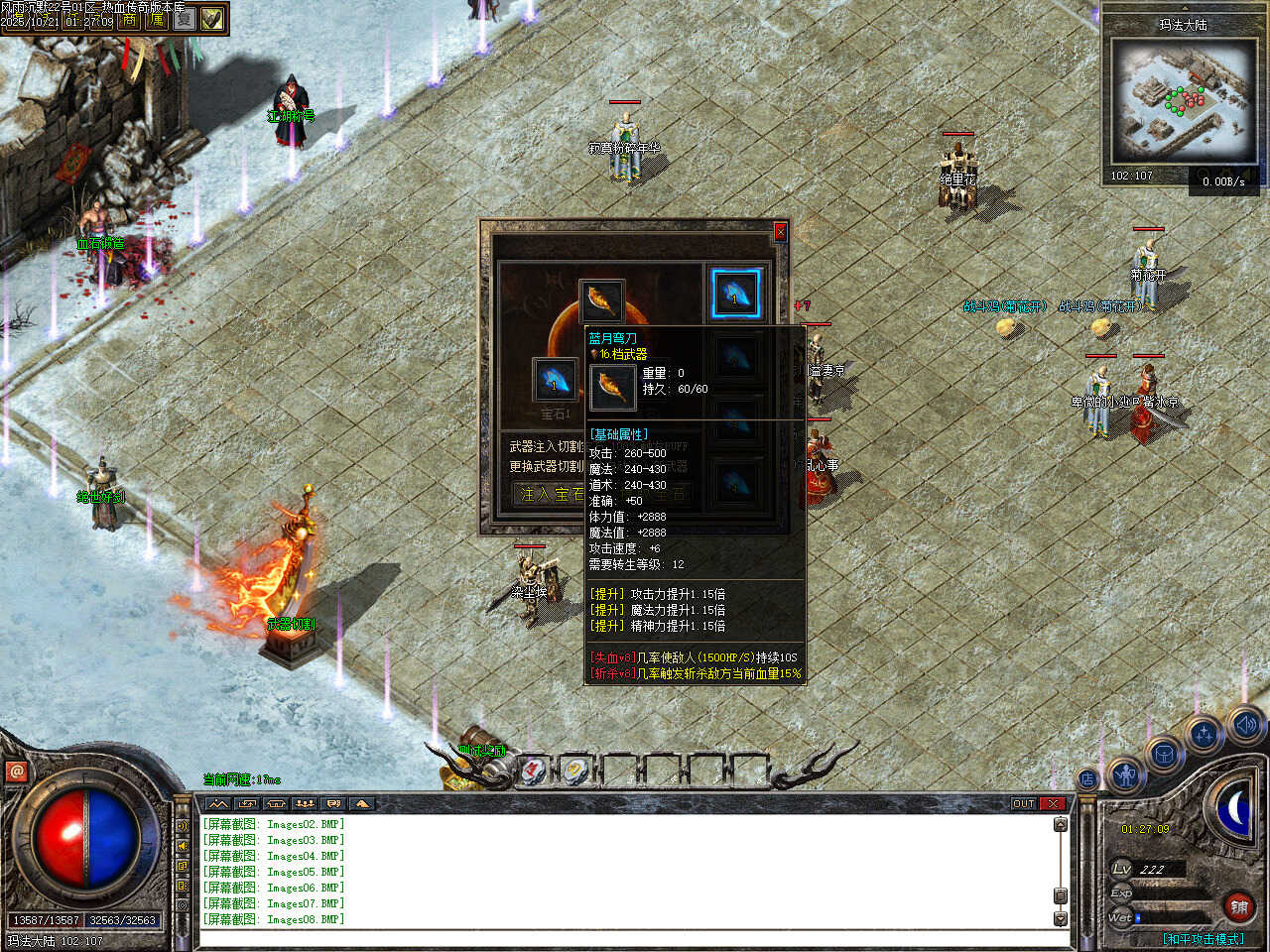Screen dimensions: 1270x952
Task: Click the 宝石1 gem slot
Action: (x=554, y=380)
